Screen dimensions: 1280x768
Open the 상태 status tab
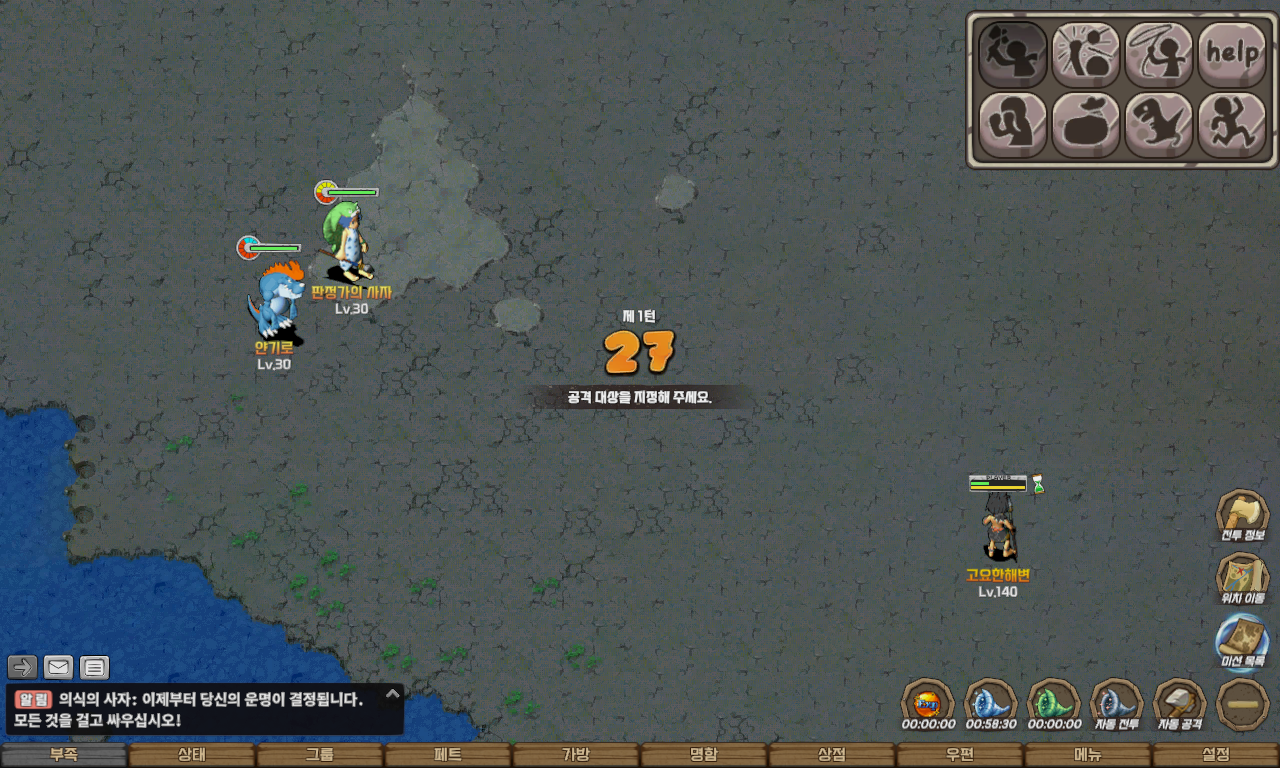tap(192, 755)
